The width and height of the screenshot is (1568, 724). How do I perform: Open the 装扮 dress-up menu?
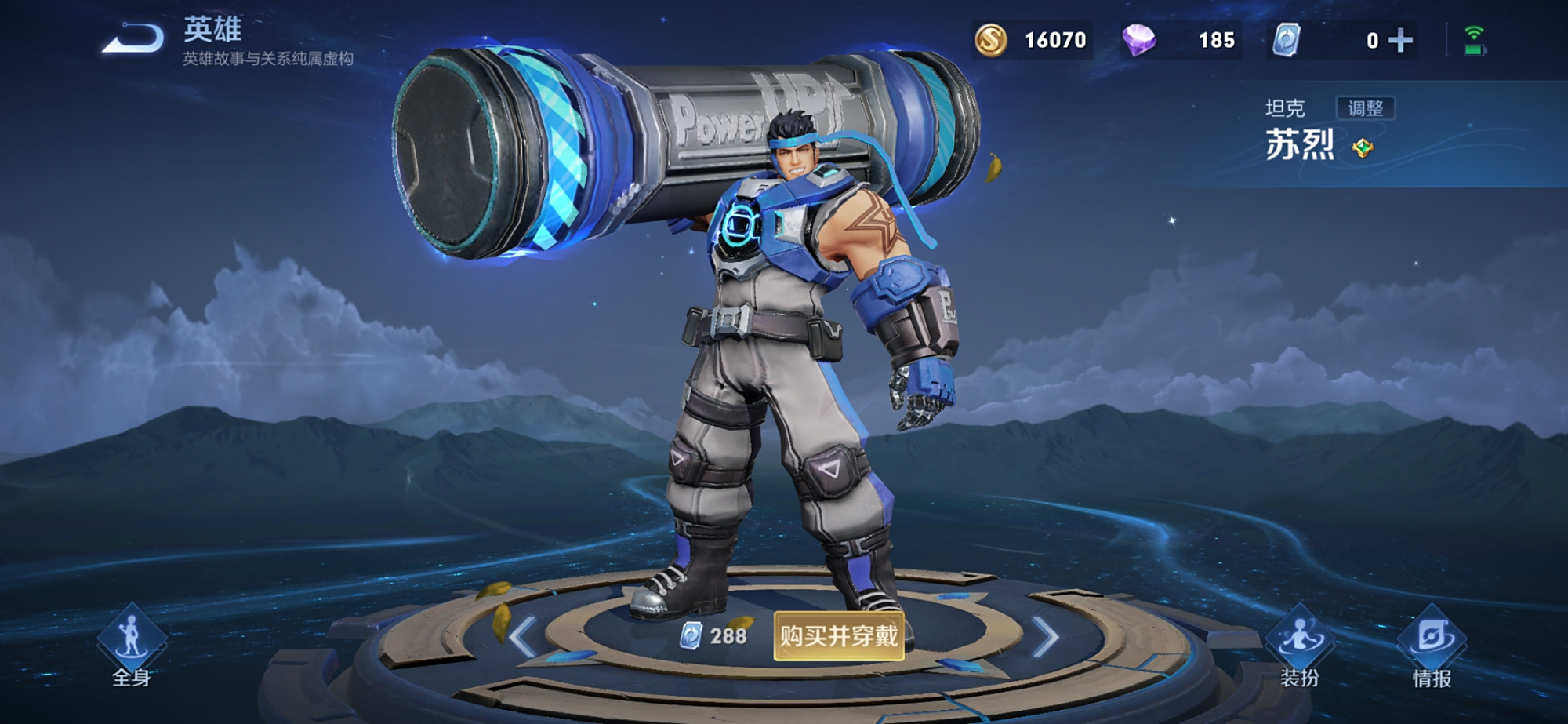click(x=1300, y=645)
